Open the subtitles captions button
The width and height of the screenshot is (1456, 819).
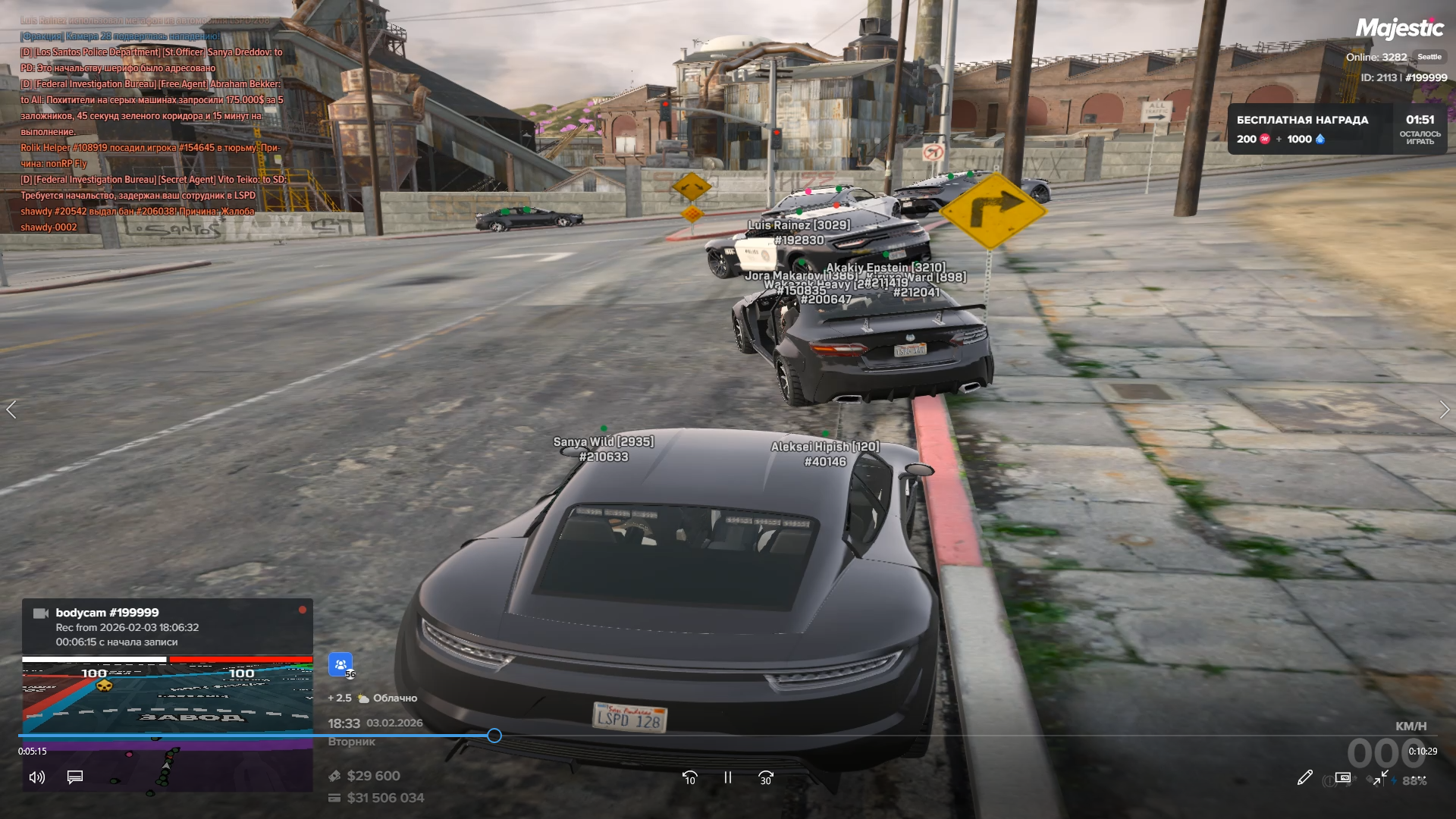[75, 777]
